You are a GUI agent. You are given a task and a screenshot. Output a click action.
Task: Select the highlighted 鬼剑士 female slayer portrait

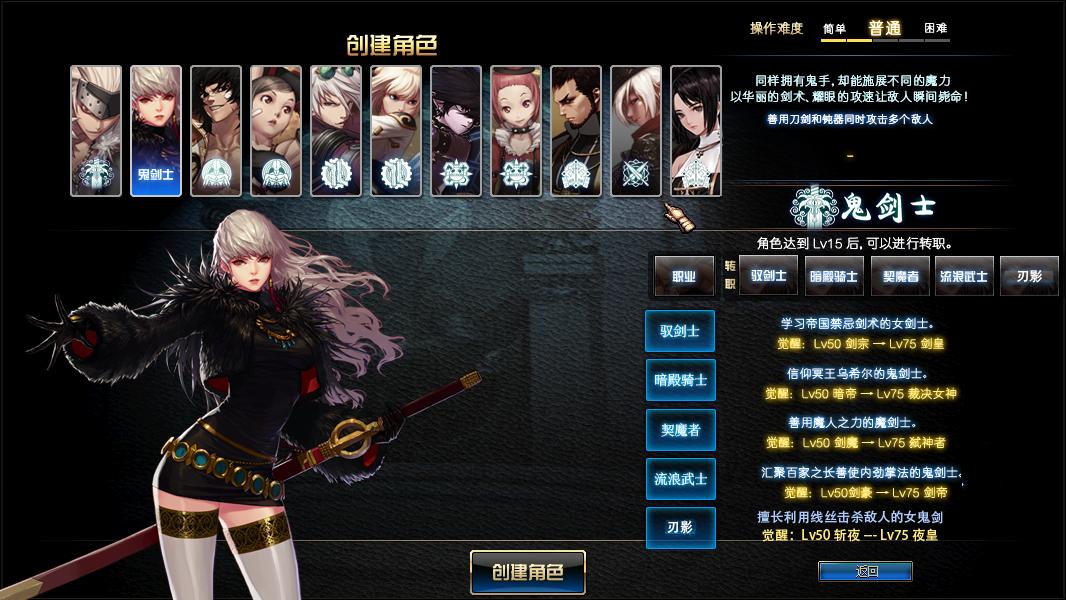[x=156, y=130]
